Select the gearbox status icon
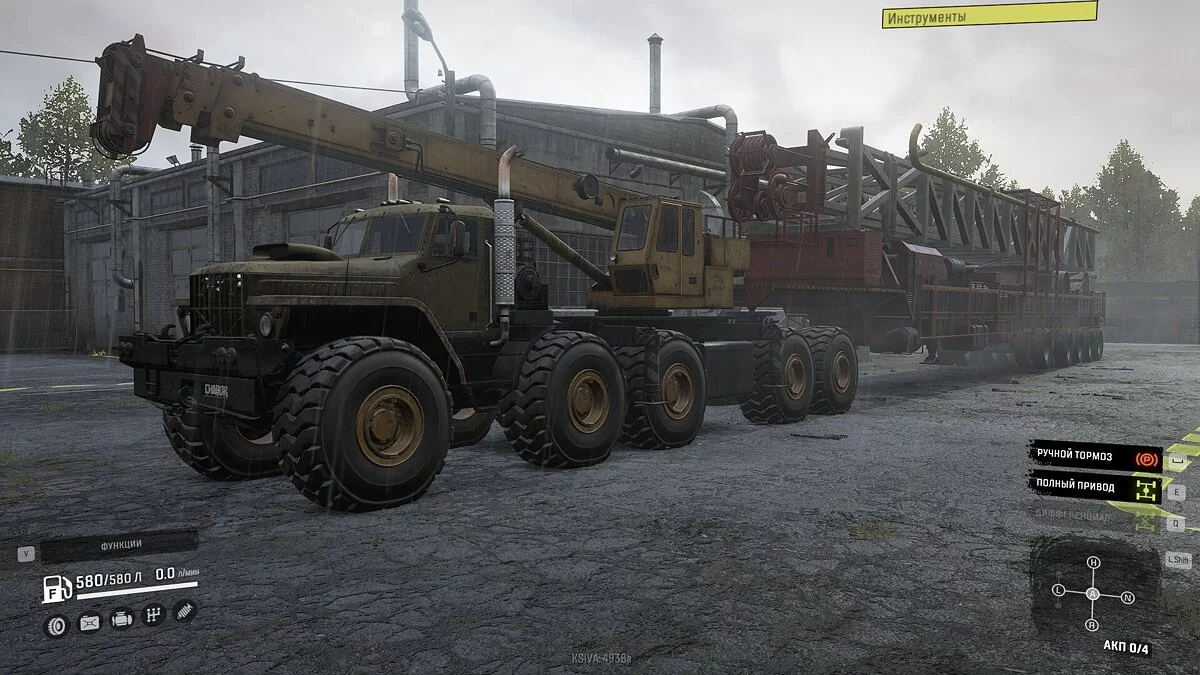This screenshot has width=1200, height=675. tap(154, 615)
